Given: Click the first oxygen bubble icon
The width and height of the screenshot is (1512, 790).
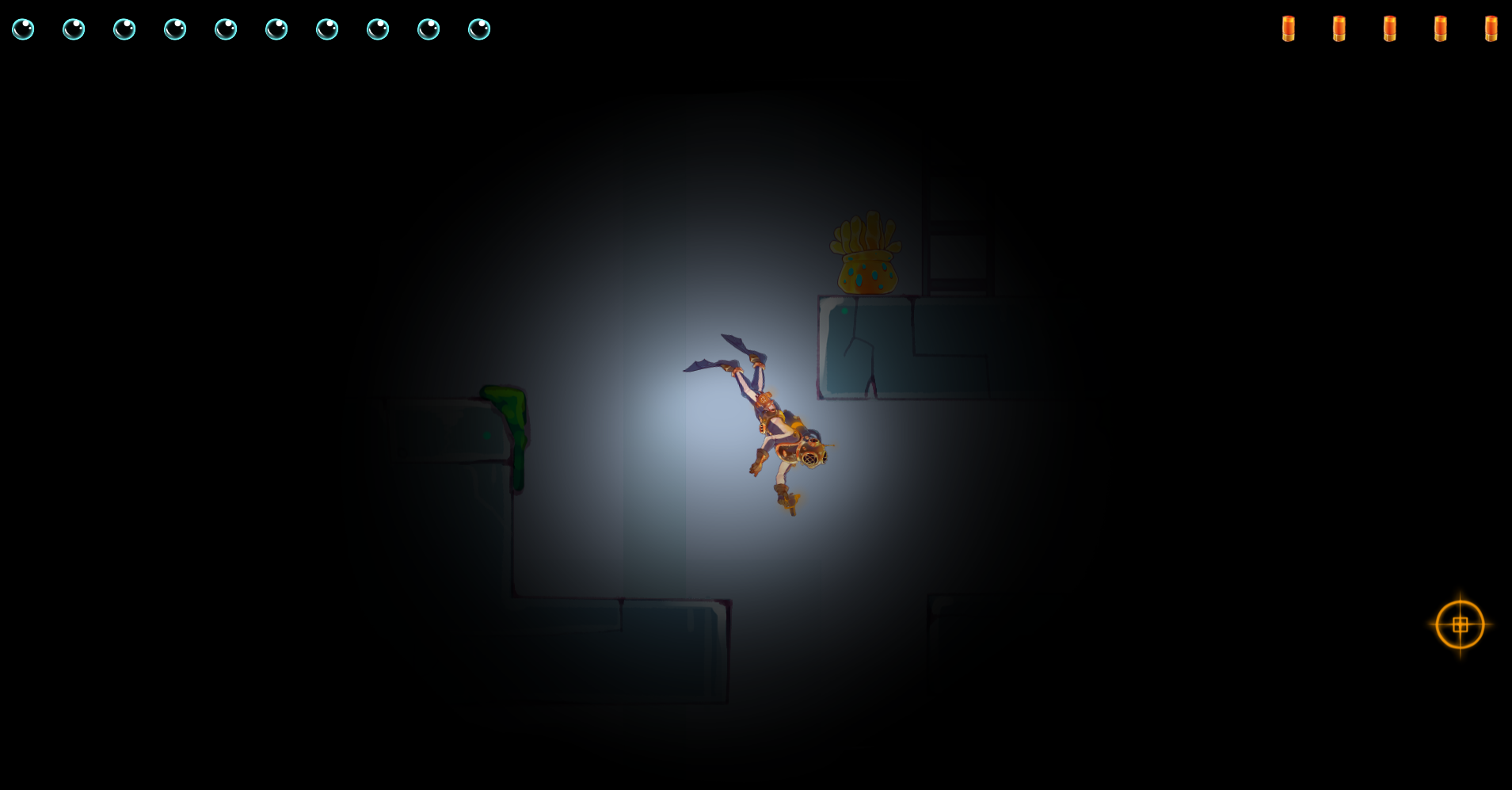Looking at the screenshot, I should click(23, 29).
